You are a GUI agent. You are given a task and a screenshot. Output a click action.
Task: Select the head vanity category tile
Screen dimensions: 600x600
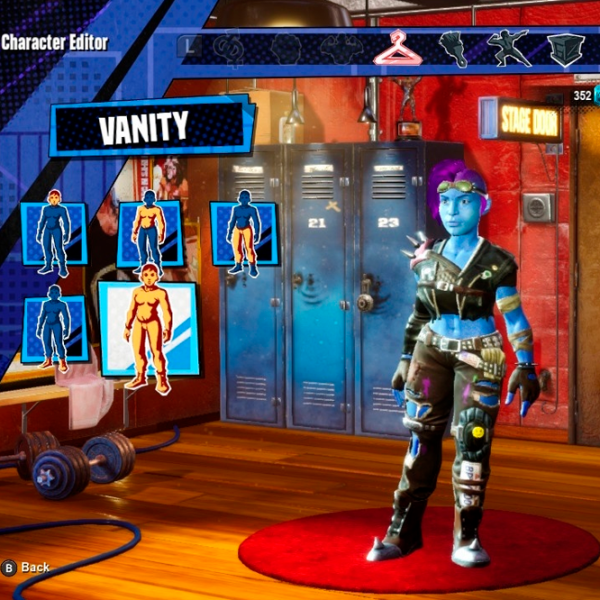[54, 233]
